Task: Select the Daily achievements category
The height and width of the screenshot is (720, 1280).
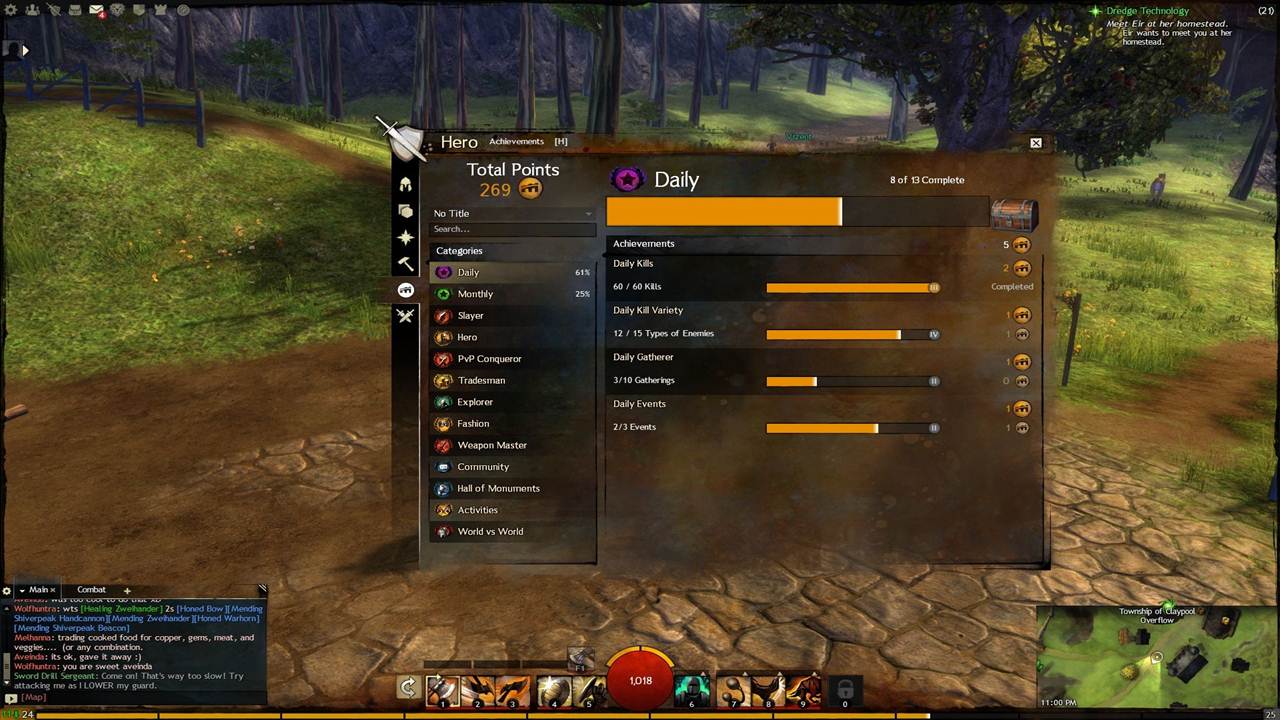Action: click(468, 272)
